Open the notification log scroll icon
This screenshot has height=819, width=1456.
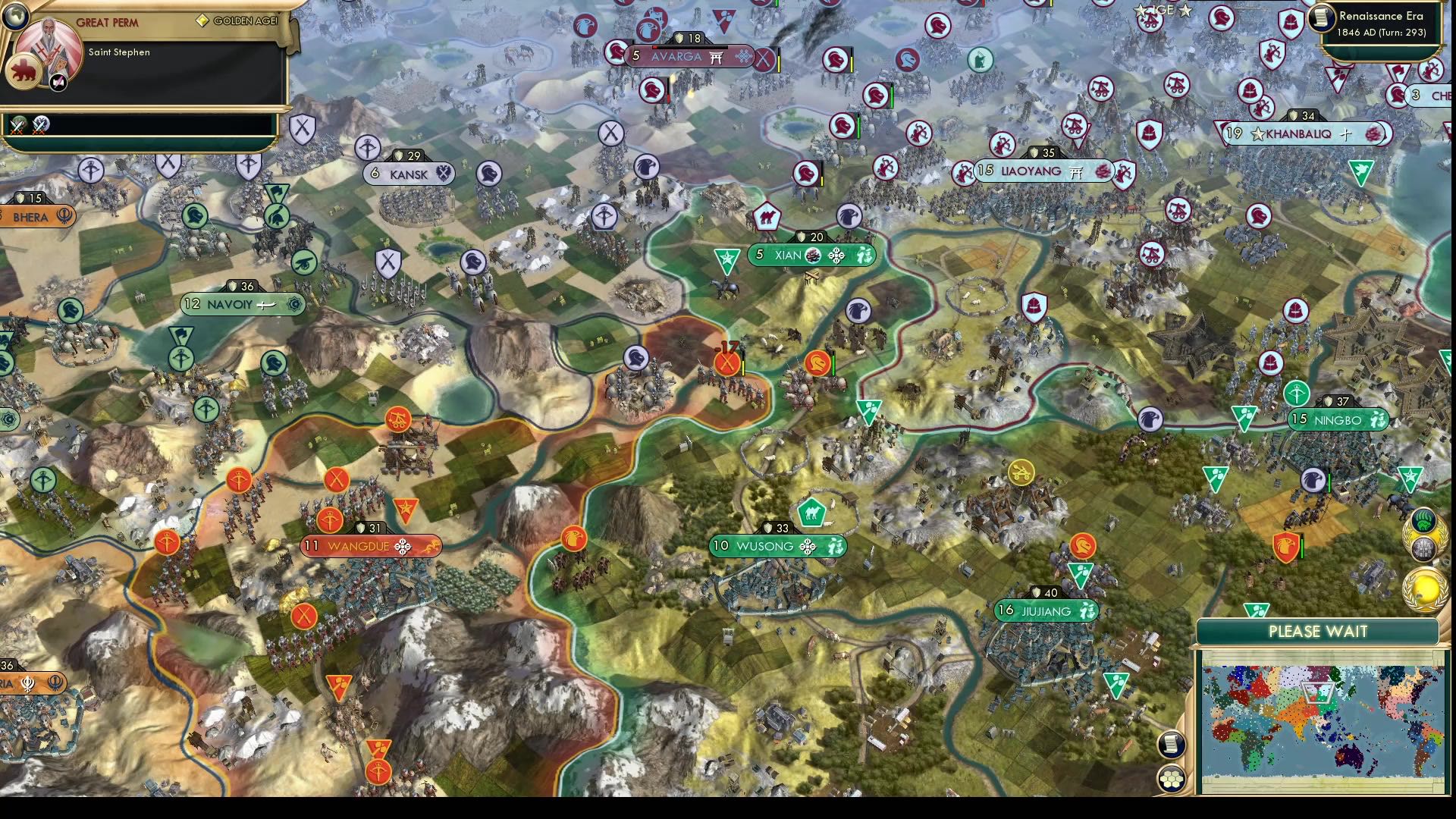1172,744
